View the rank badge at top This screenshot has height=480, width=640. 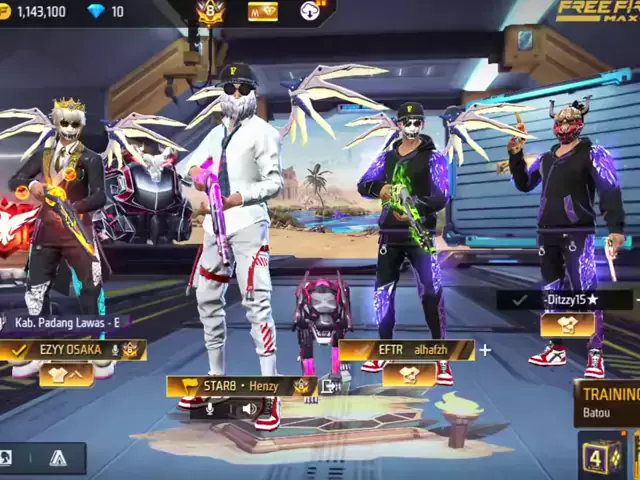click(211, 12)
